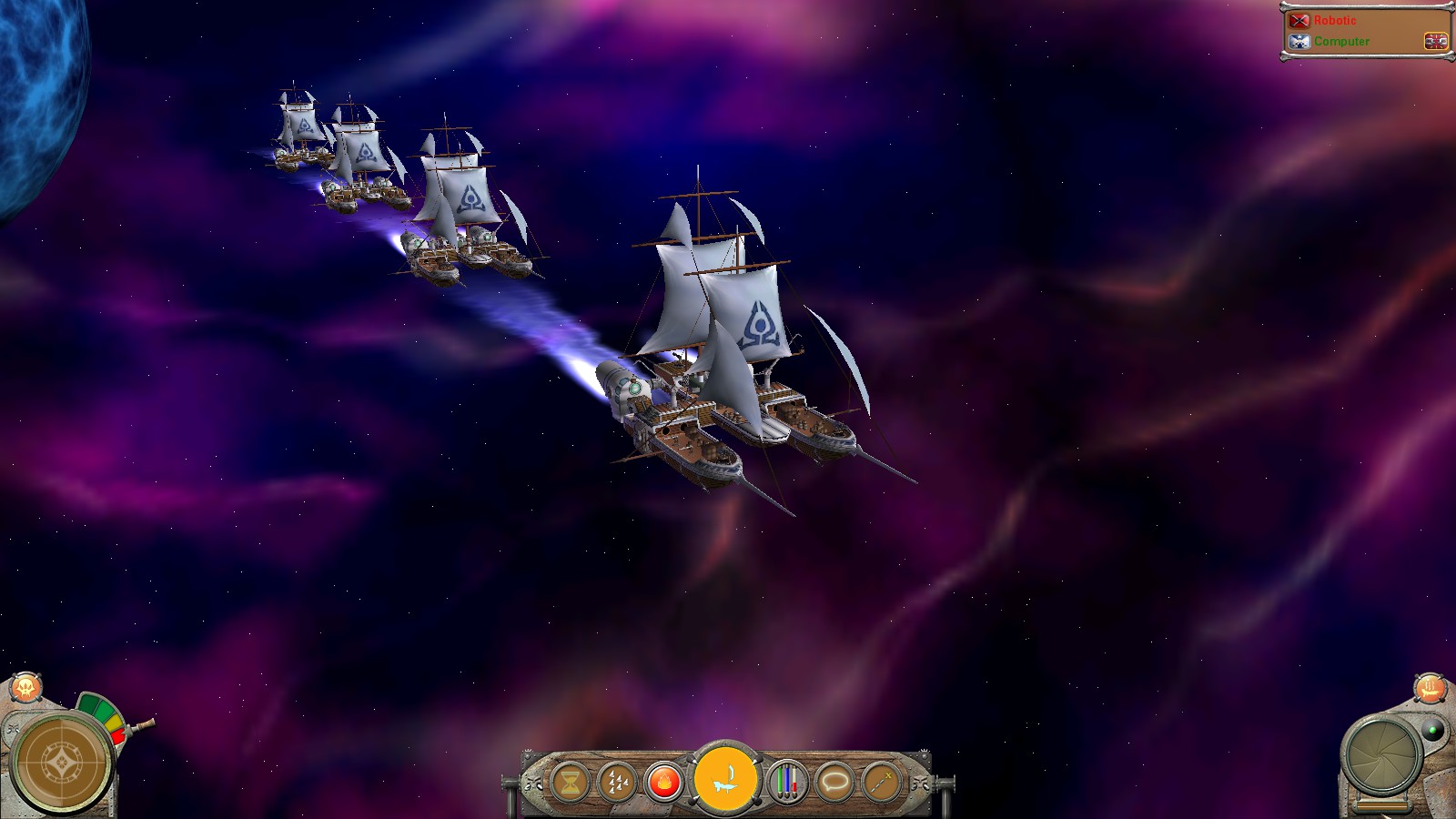The image size is (1456, 819).
Task: Click the Computer player name label
Action: [x=1341, y=41]
